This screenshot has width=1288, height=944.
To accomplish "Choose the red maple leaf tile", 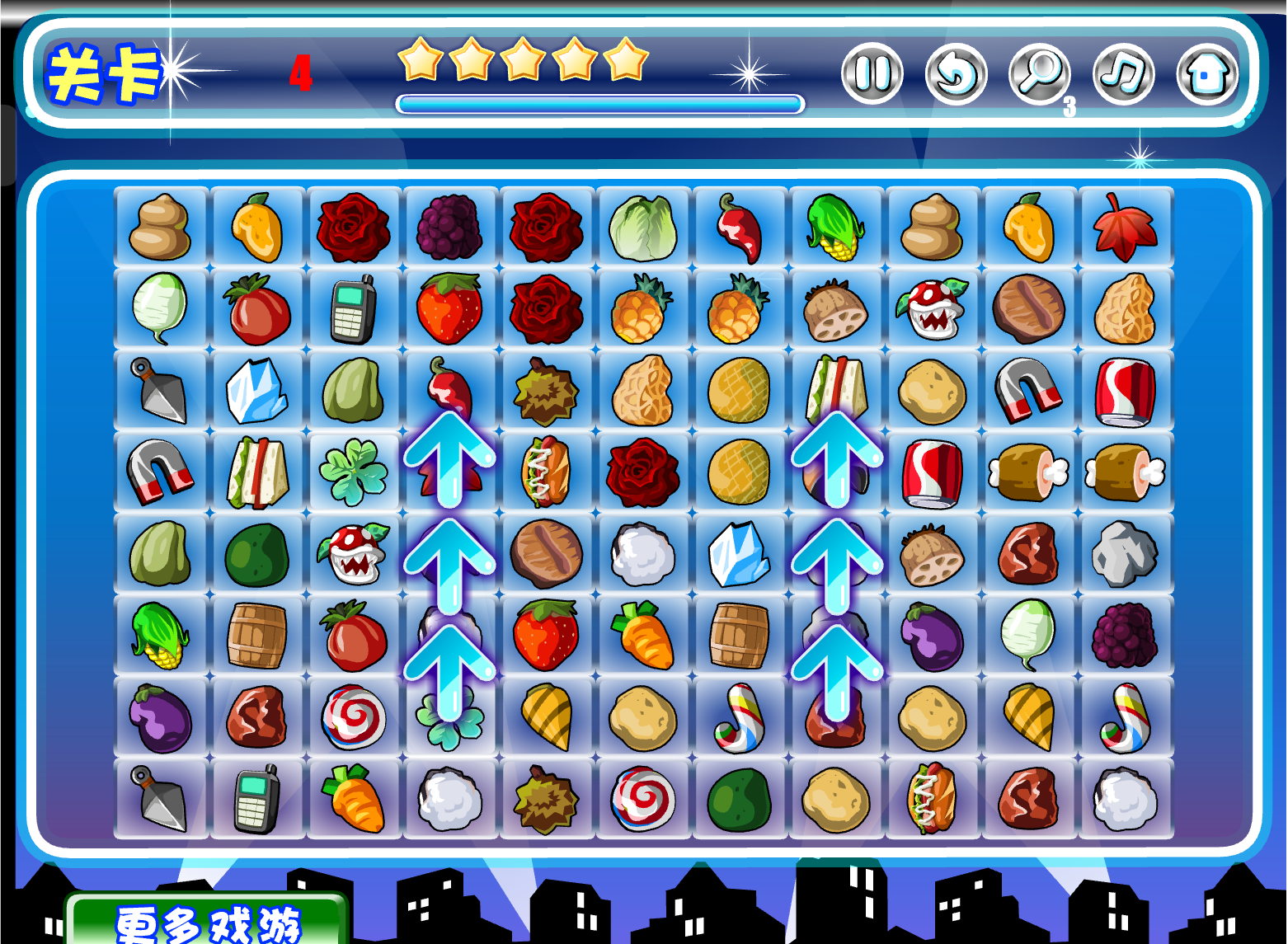I will [x=1125, y=228].
